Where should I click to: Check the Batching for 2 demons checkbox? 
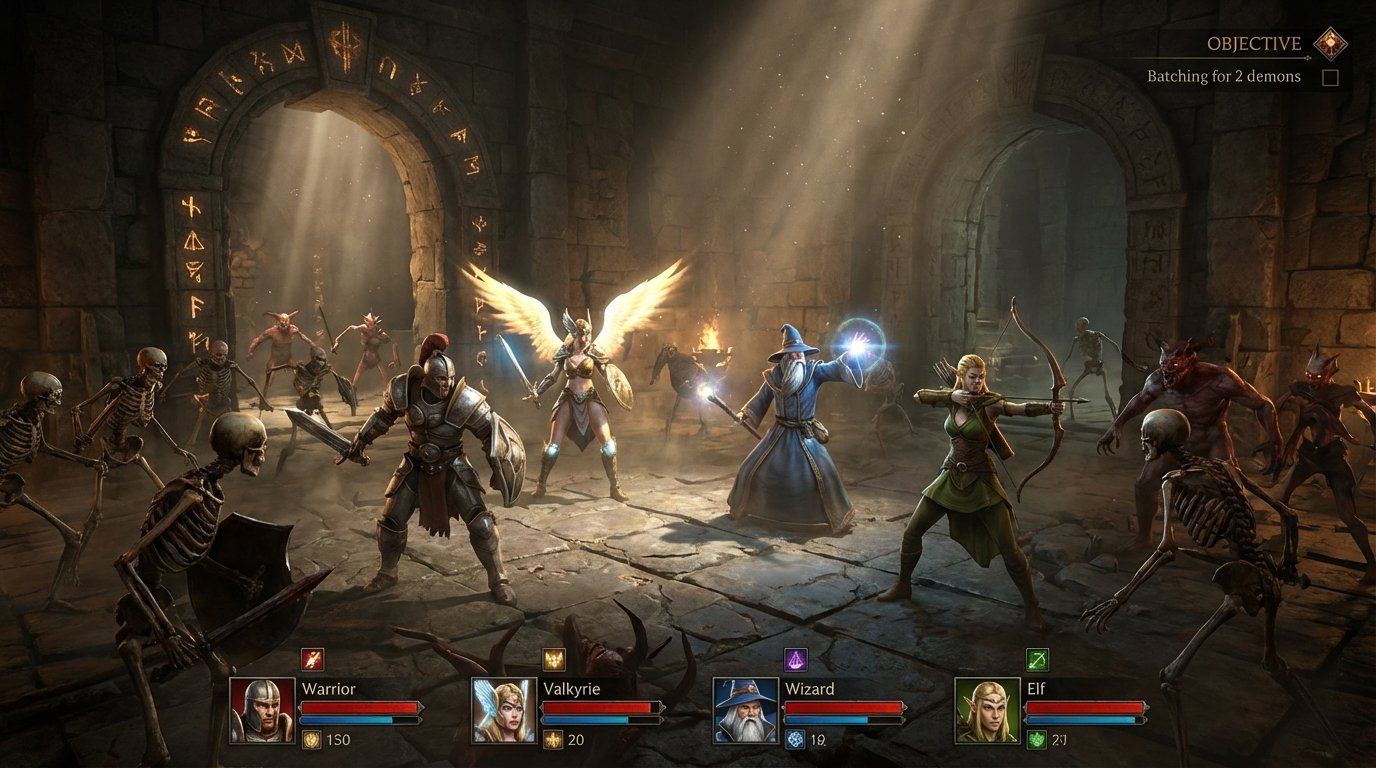tap(1331, 76)
